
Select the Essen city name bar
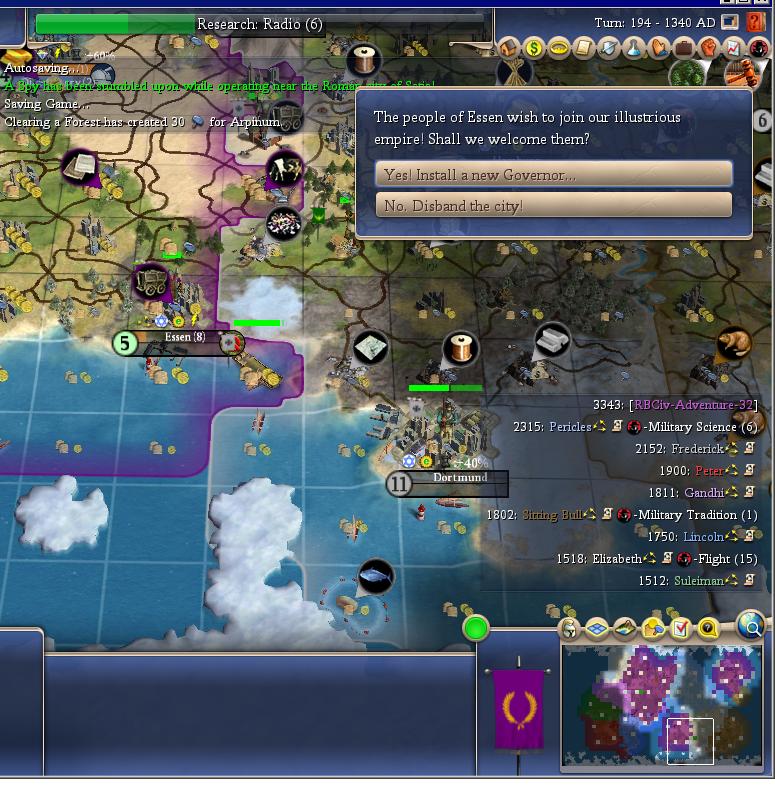(184, 338)
